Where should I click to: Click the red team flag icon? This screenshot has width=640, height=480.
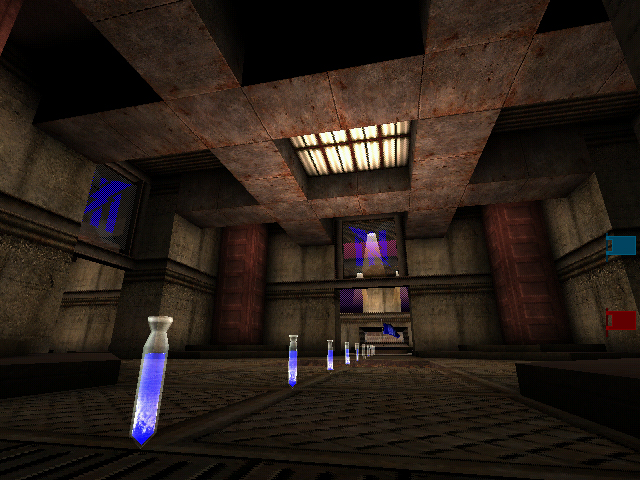pyautogui.click(x=621, y=320)
